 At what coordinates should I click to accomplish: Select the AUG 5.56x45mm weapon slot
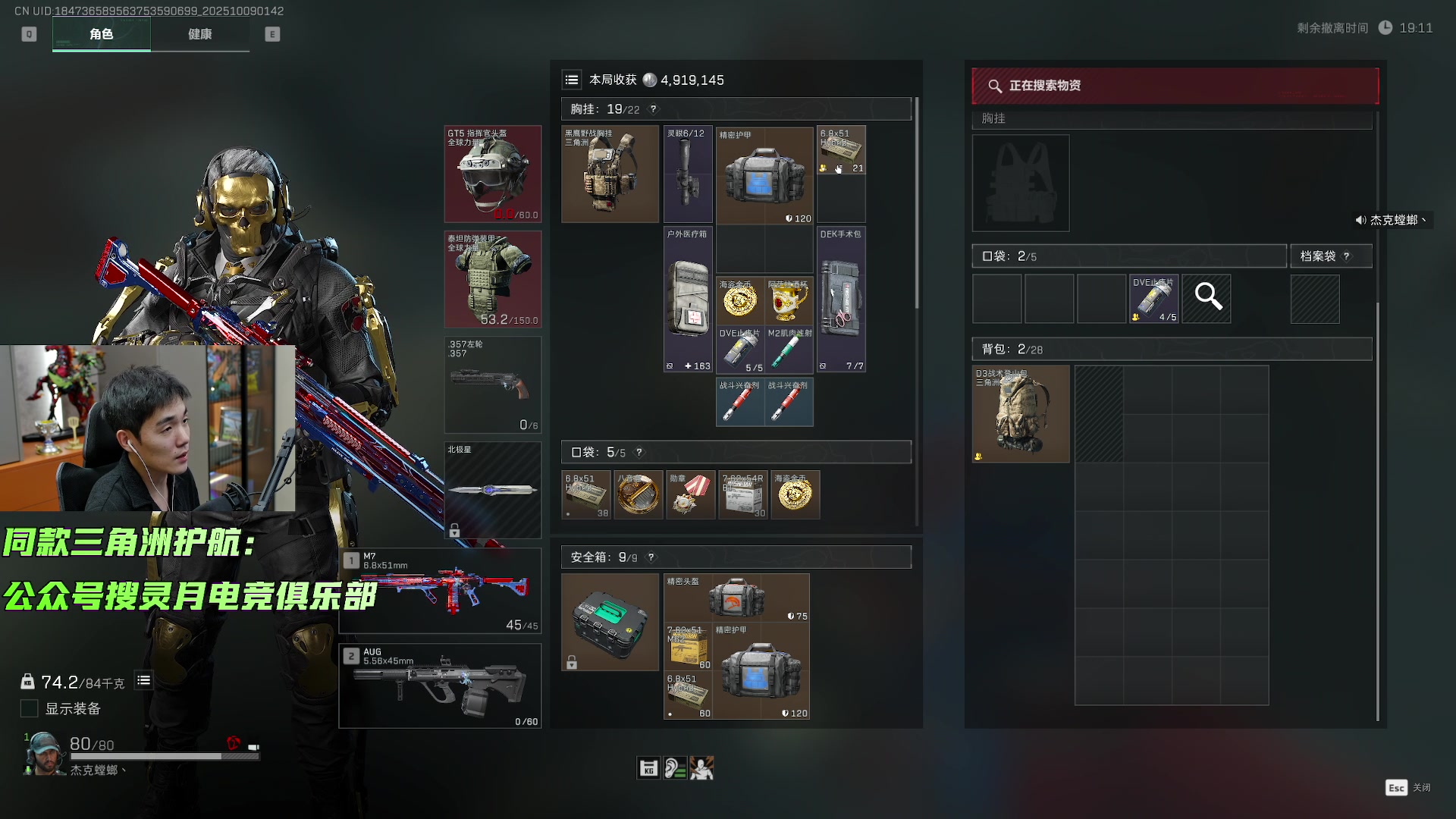440,686
